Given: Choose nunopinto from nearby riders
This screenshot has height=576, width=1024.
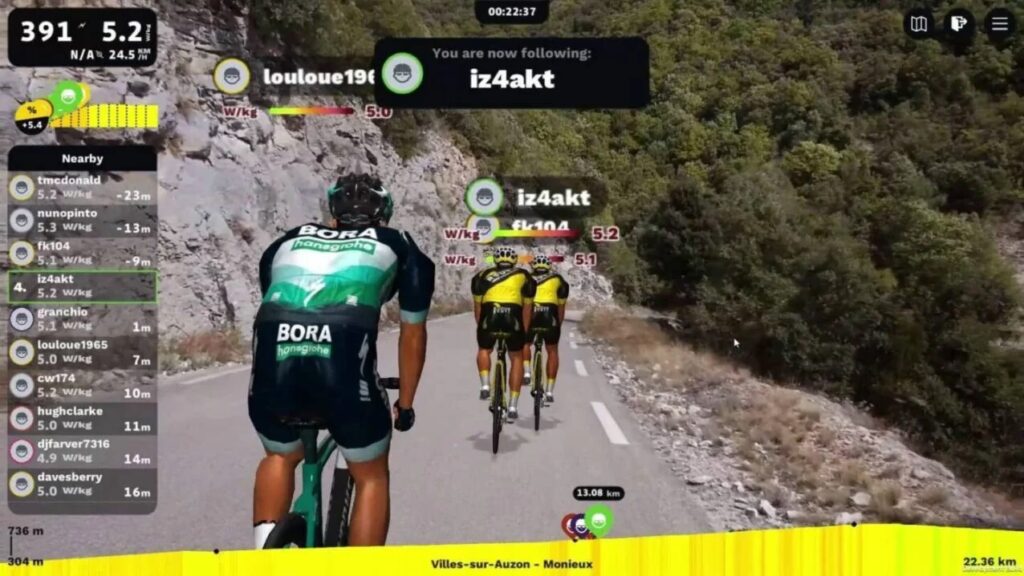Looking at the screenshot, I should point(82,221).
